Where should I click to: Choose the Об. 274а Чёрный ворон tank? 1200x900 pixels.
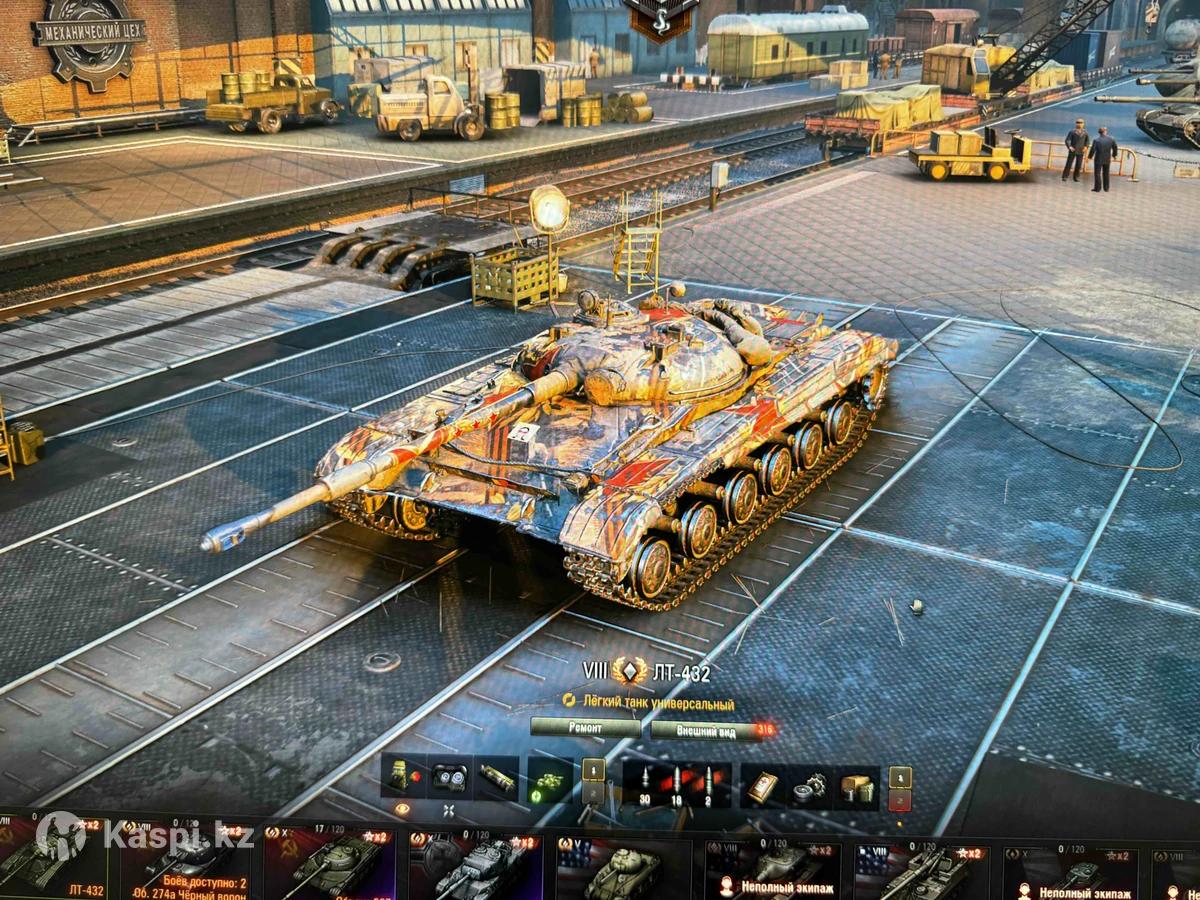188,864
